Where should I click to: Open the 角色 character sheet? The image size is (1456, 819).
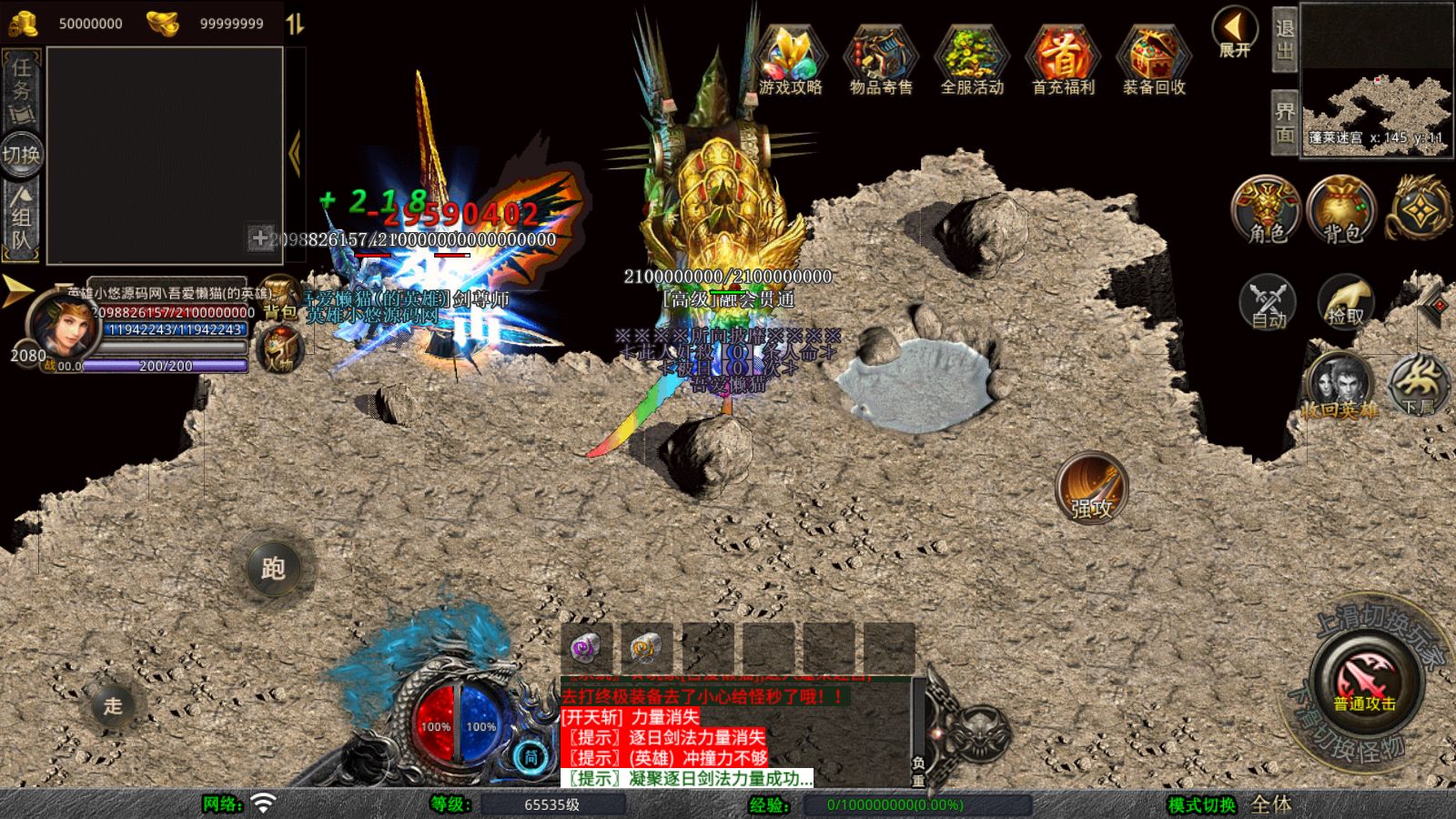[1267, 209]
